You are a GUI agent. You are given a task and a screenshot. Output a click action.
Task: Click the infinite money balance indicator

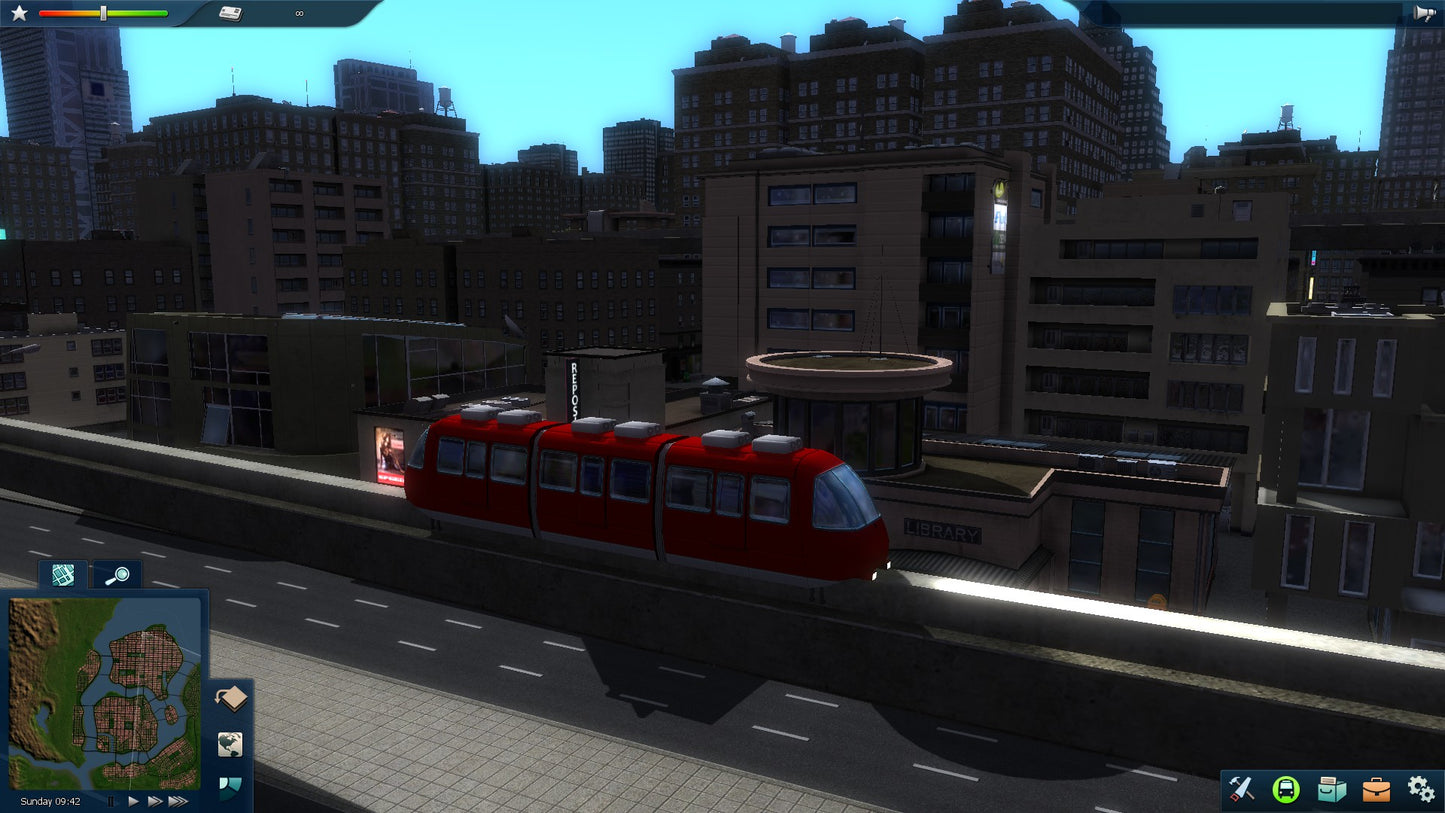pos(298,13)
